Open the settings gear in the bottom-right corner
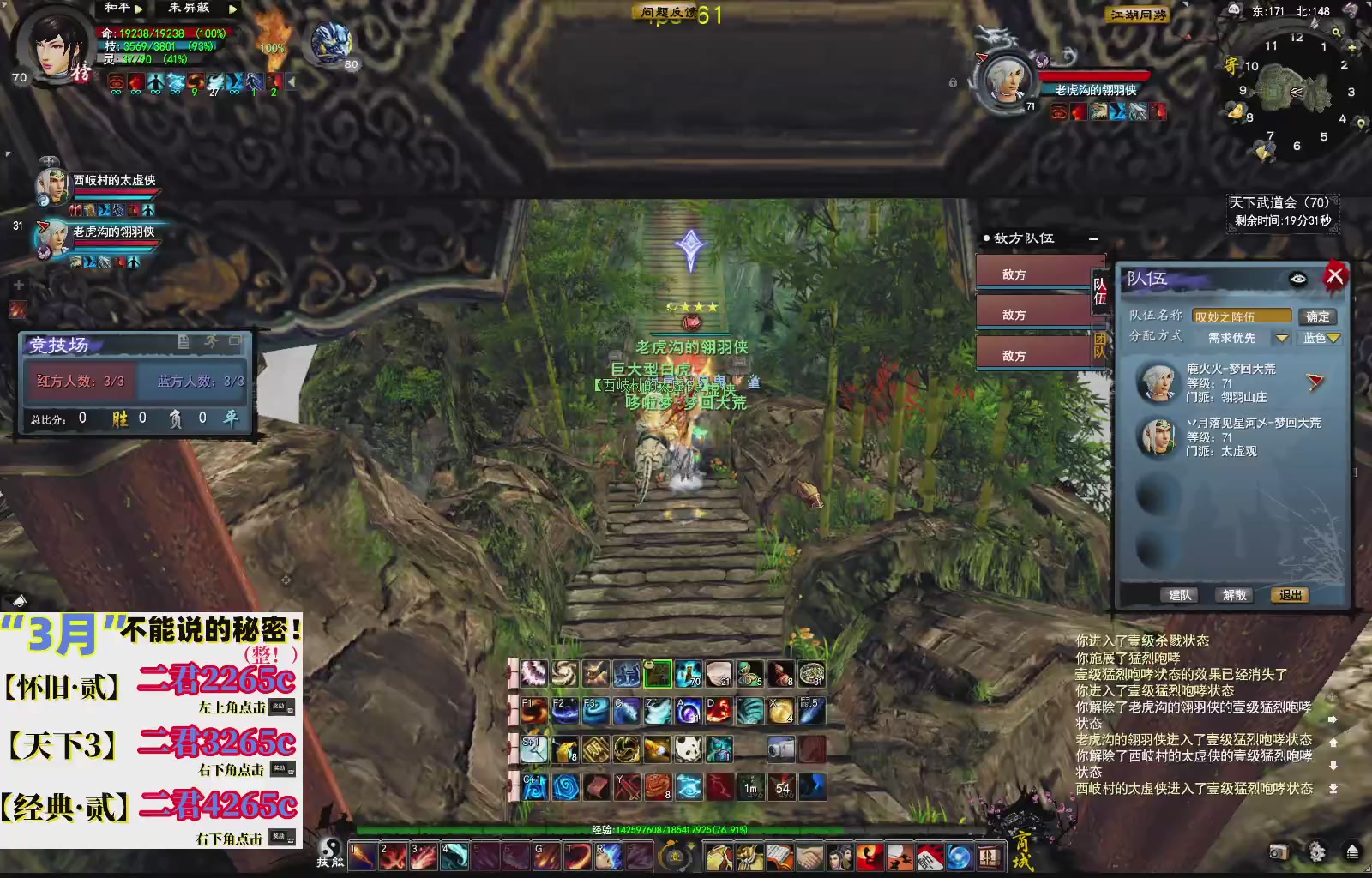Viewport: 1372px width, 878px height. click(1316, 852)
